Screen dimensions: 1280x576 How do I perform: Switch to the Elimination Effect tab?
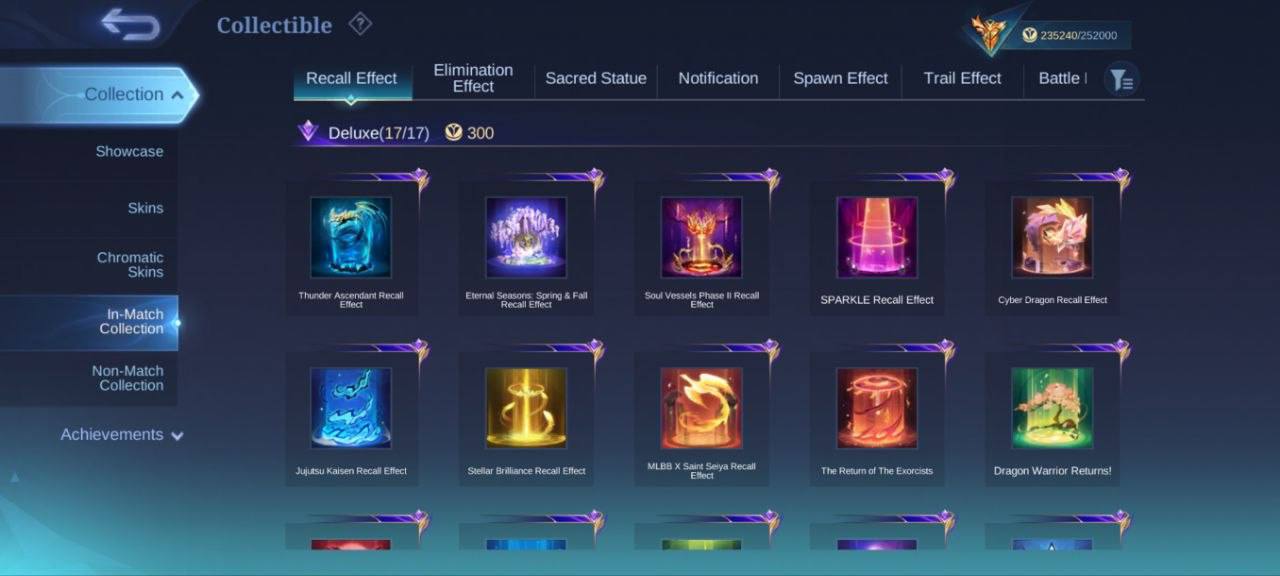click(473, 78)
